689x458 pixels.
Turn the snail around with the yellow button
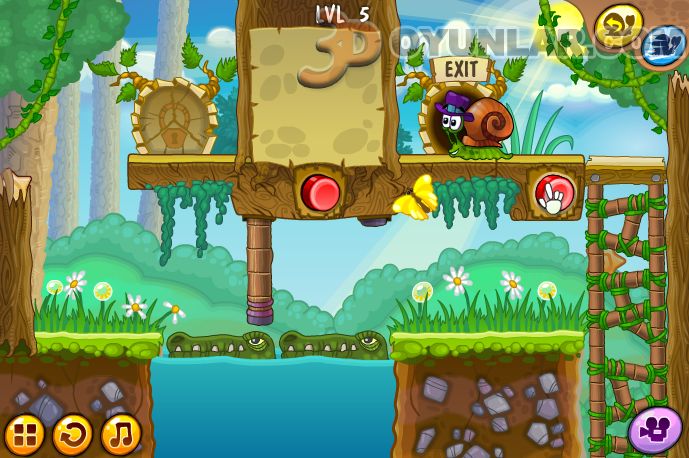619,23
